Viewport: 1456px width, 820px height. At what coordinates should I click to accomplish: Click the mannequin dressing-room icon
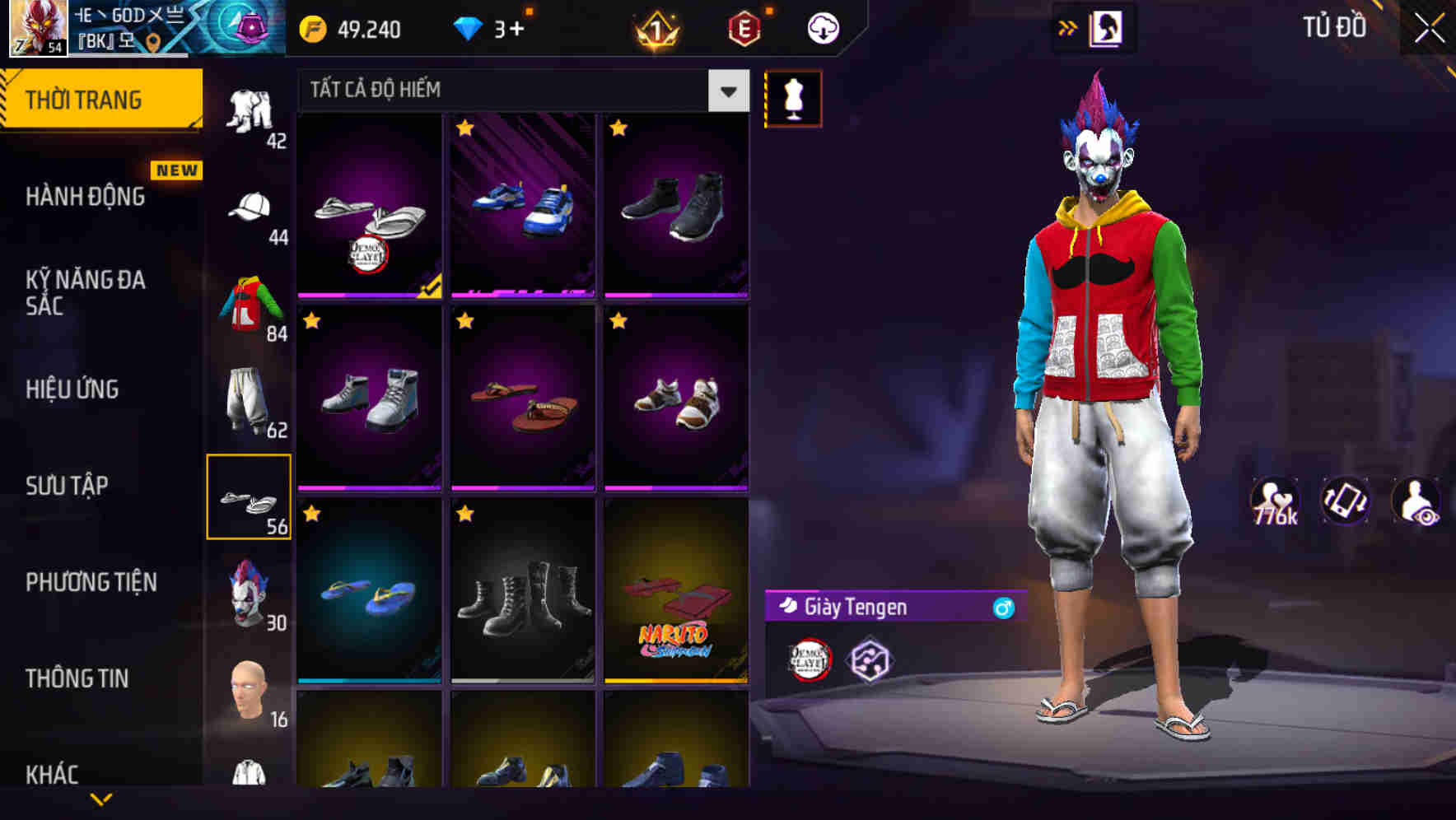tap(793, 98)
